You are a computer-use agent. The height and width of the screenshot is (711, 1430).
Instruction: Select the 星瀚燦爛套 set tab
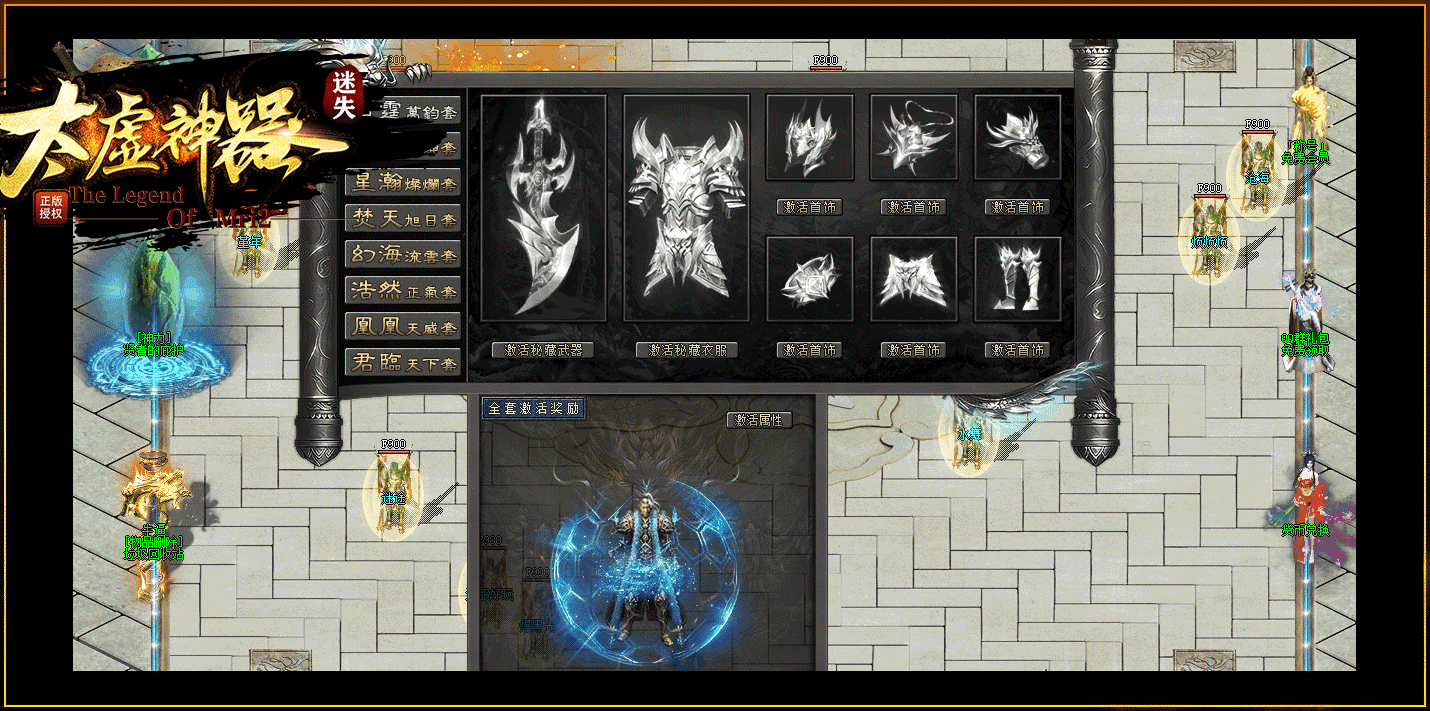click(x=403, y=183)
